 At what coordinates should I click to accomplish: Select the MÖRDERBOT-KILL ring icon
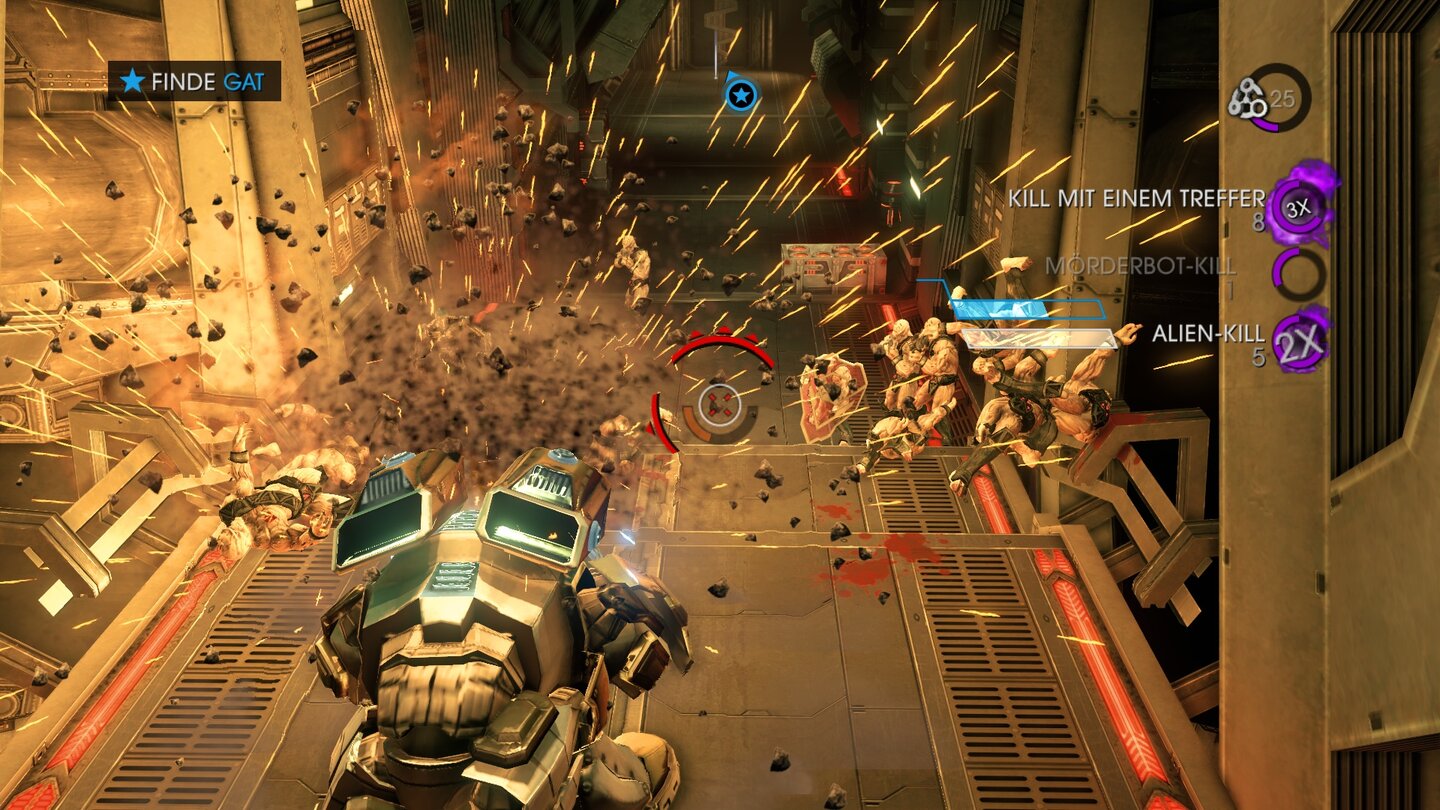(x=1299, y=273)
